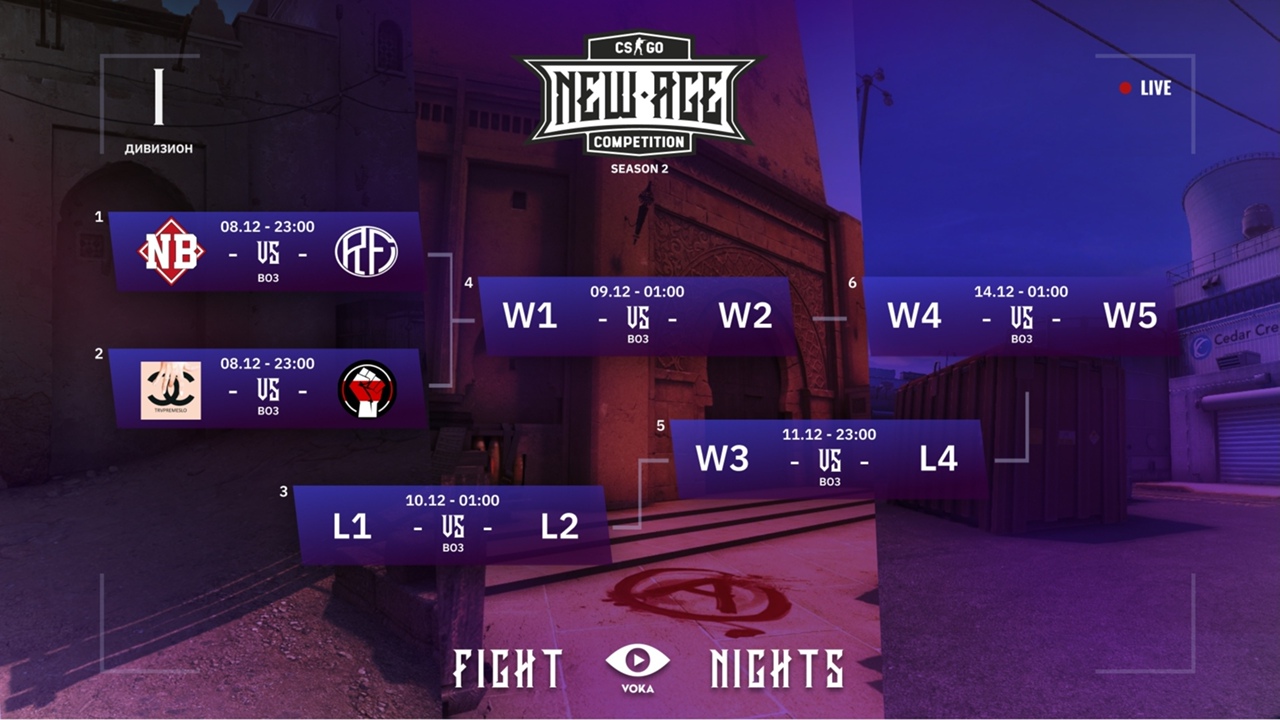Open the L1 vs L2 match card
1280x720 pixels.
453,525
